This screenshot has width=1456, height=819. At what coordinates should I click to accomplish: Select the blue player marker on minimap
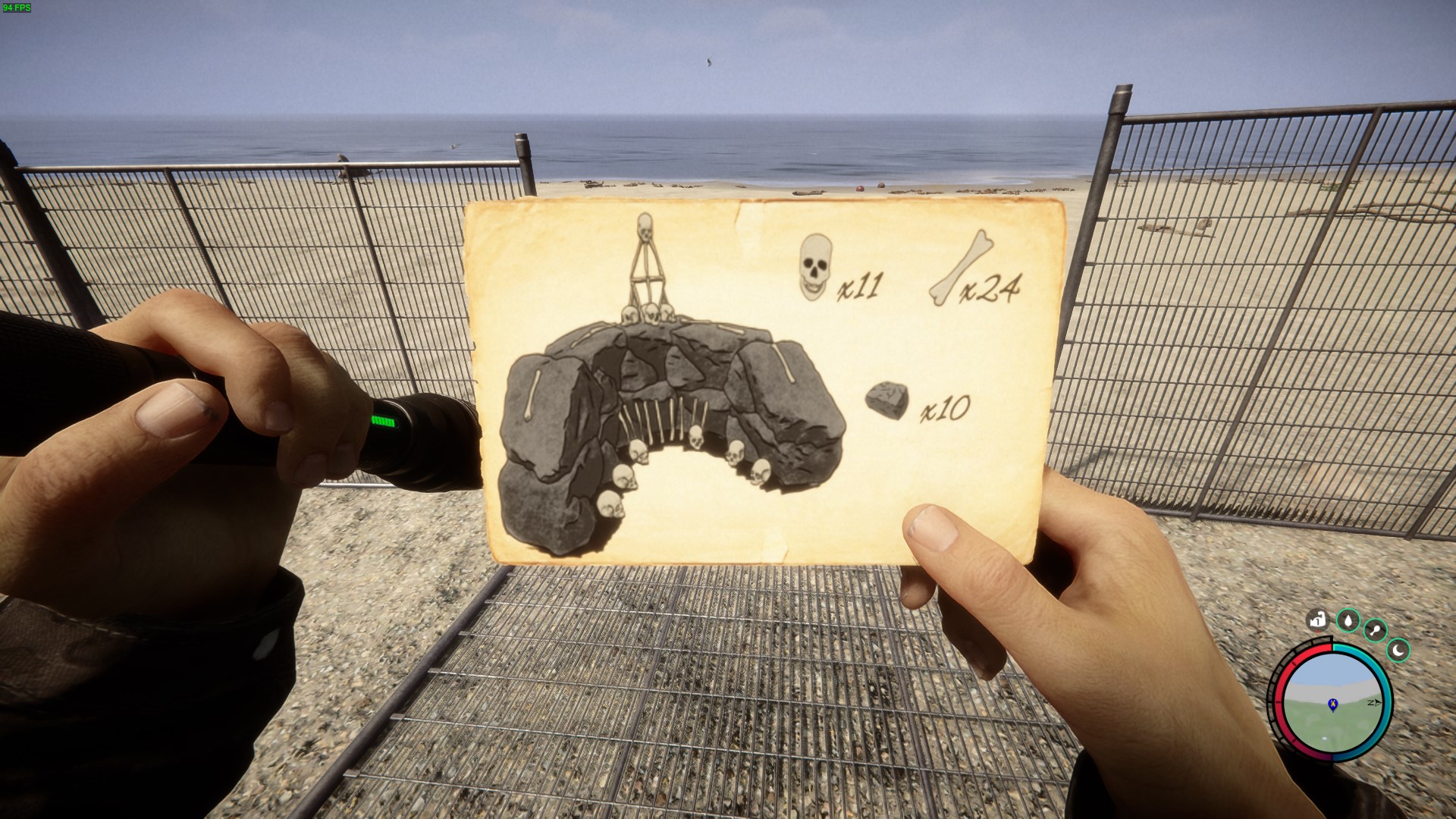coord(1332,704)
